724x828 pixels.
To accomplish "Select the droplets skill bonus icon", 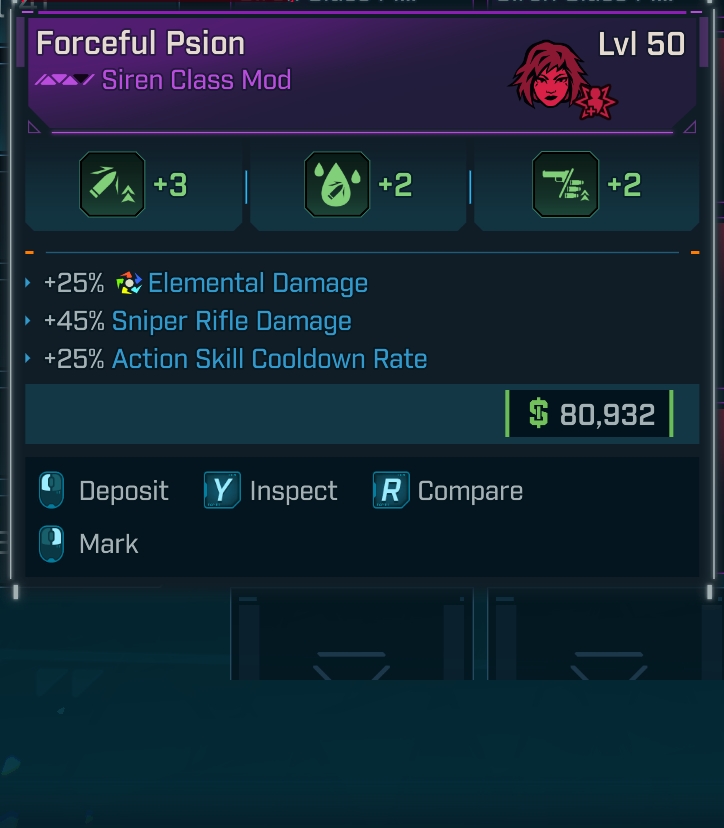I will tap(337, 185).
